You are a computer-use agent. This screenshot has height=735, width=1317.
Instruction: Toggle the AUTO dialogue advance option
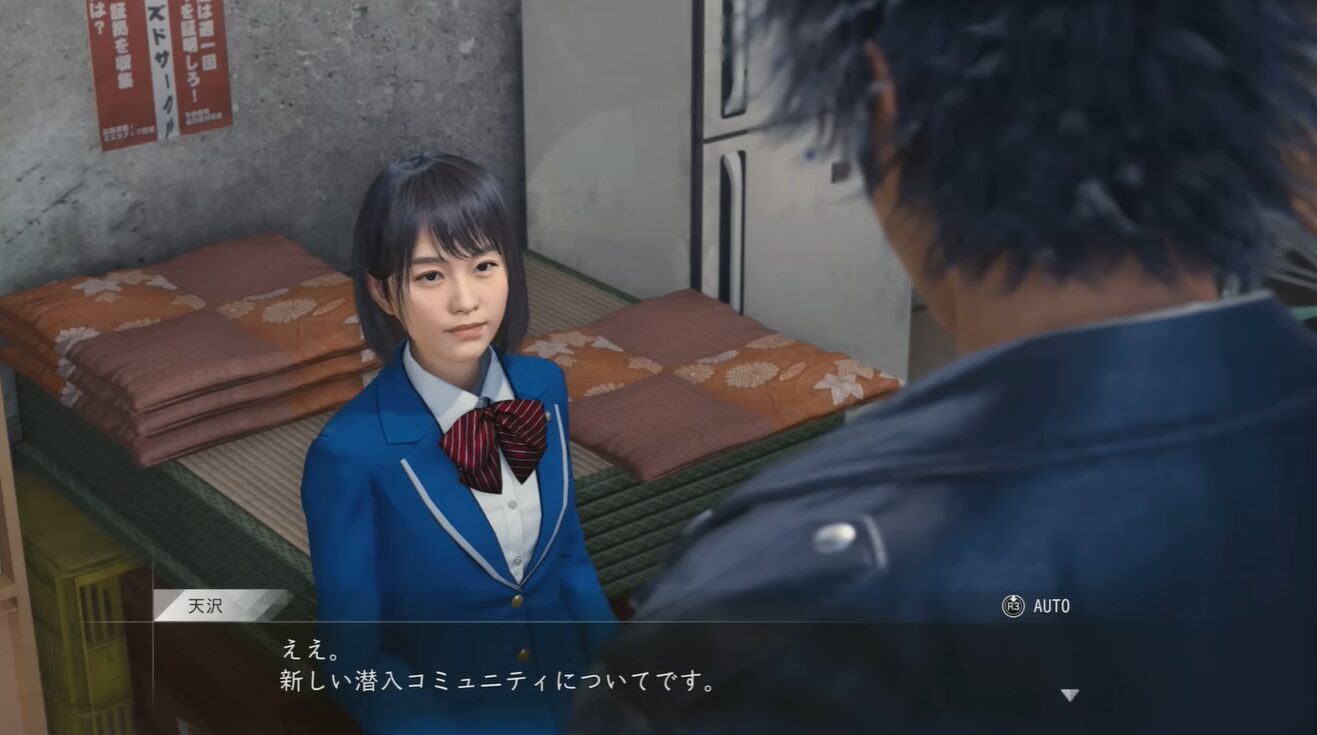coord(1036,606)
